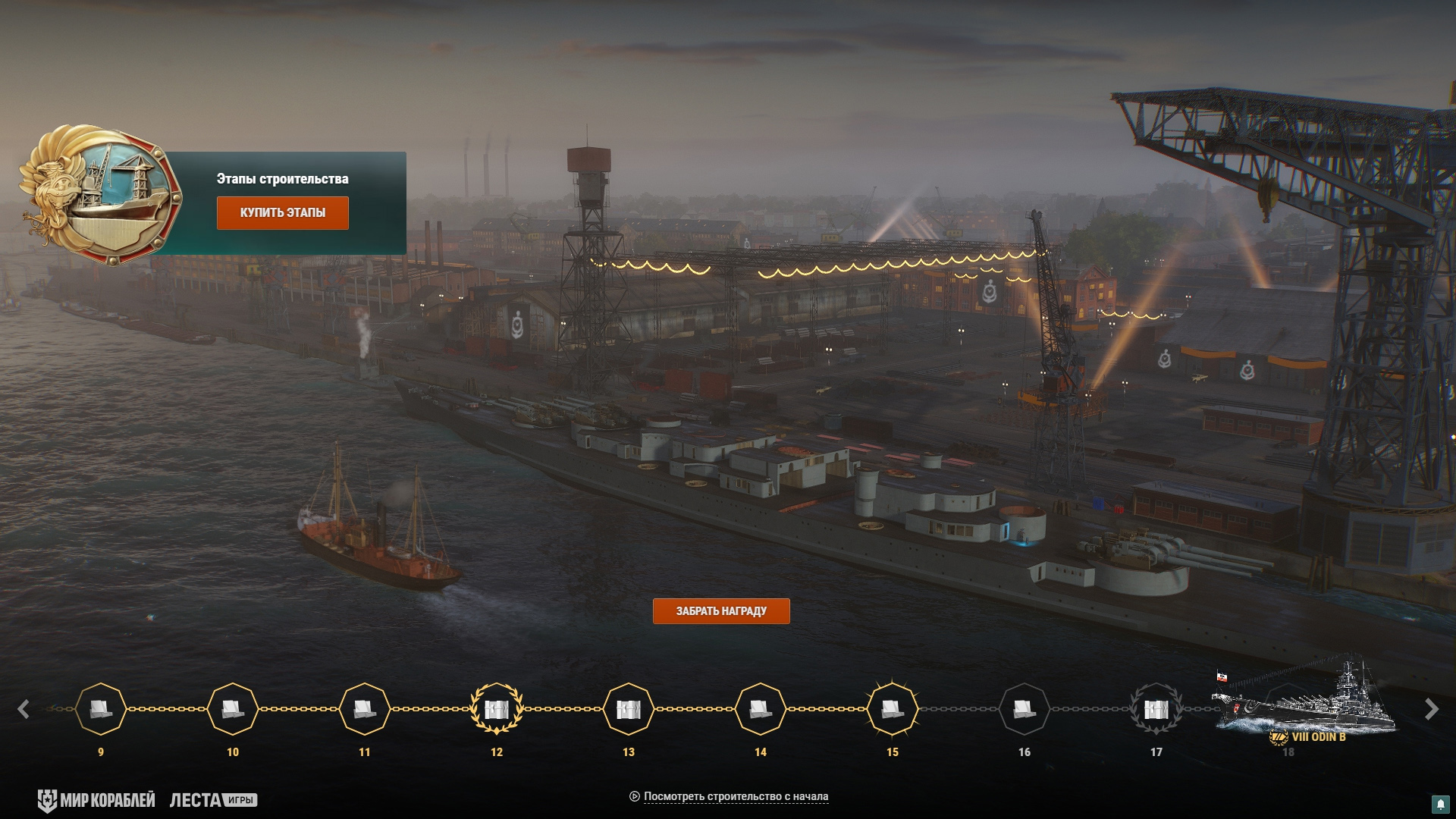Claim reward with ЗАБРАТЬ НАГРАДУ

(720, 611)
